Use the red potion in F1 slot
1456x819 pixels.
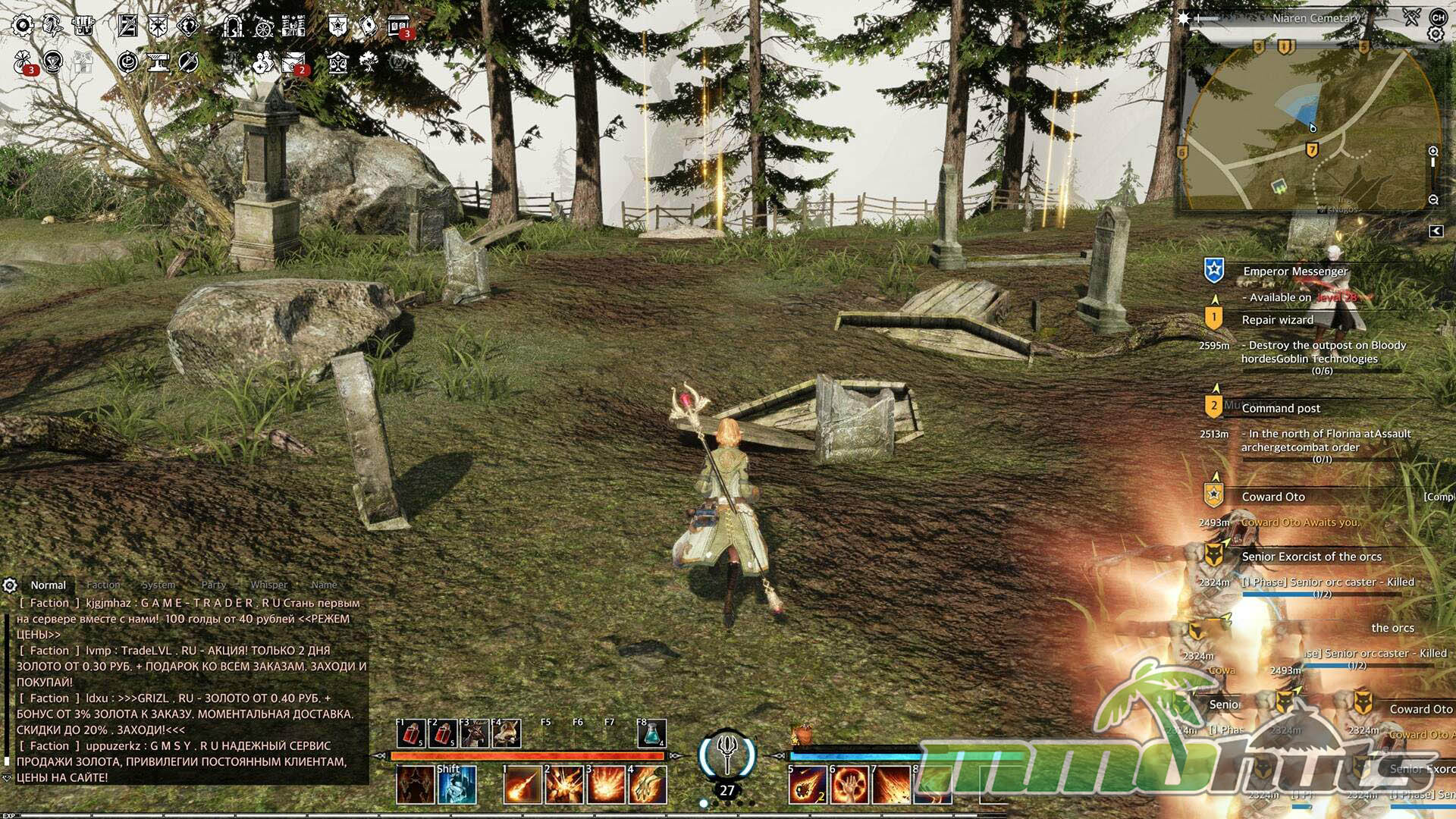tap(411, 733)
